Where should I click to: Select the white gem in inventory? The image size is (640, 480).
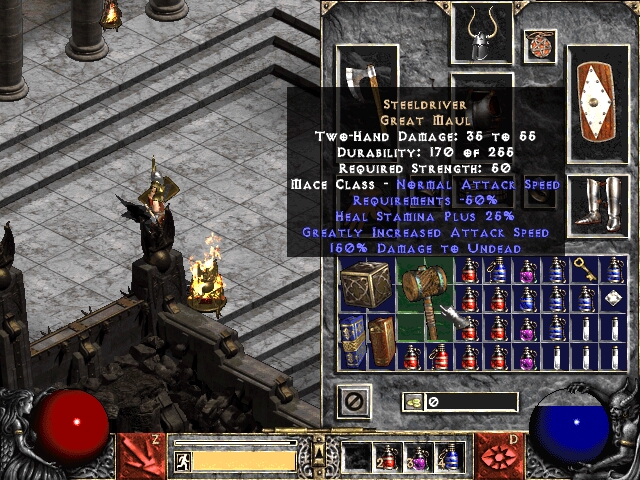[x=613, y=299]
